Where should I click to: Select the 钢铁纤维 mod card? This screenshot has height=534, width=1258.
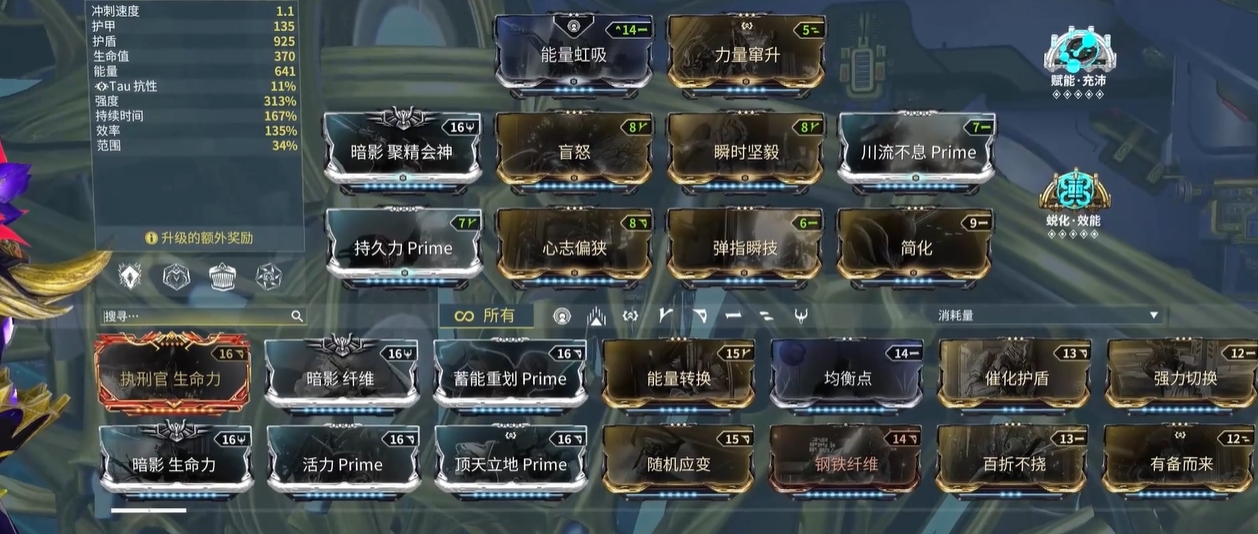(846, 464)
